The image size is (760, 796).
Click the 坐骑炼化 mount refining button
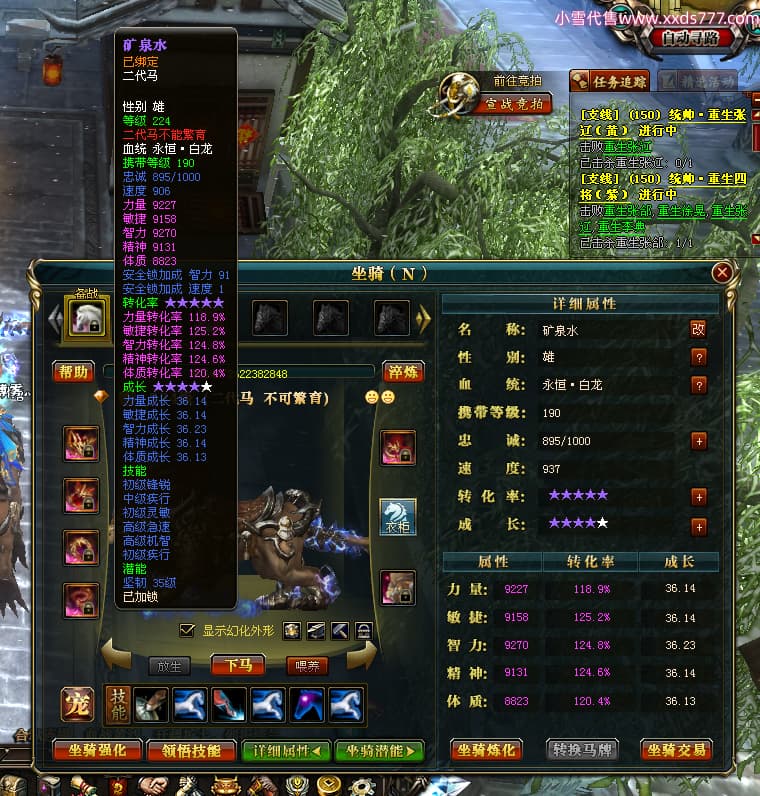488,749
